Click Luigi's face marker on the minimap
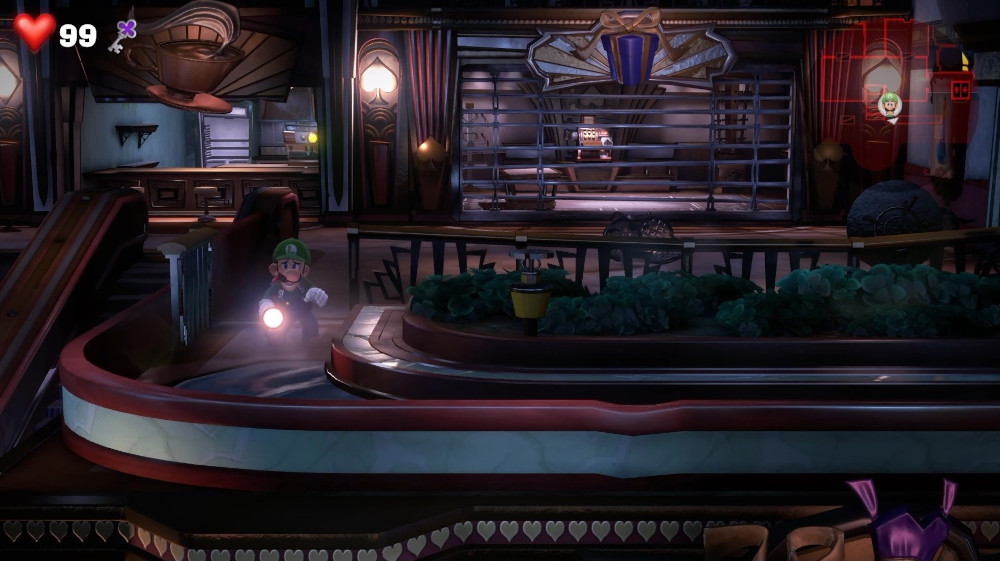 tap(889, 103)
